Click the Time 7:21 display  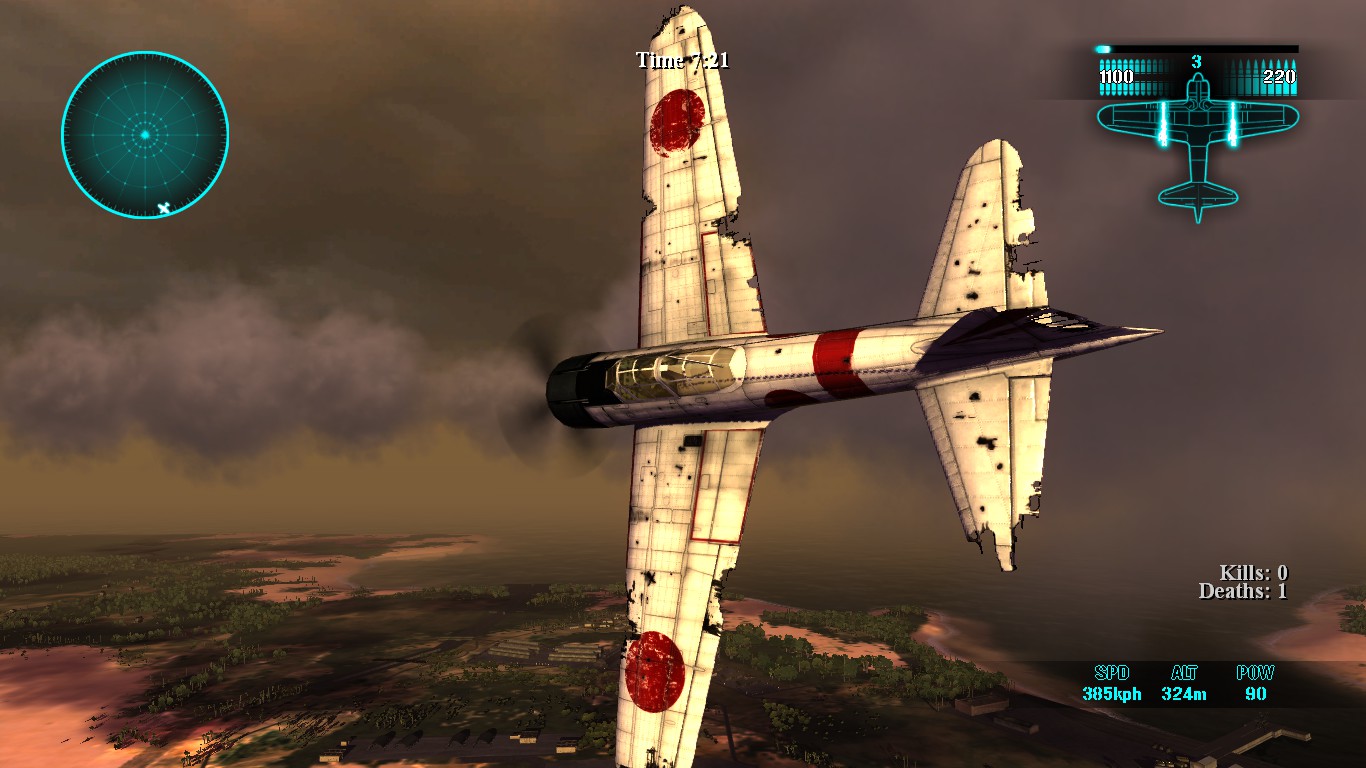point(681,61)
